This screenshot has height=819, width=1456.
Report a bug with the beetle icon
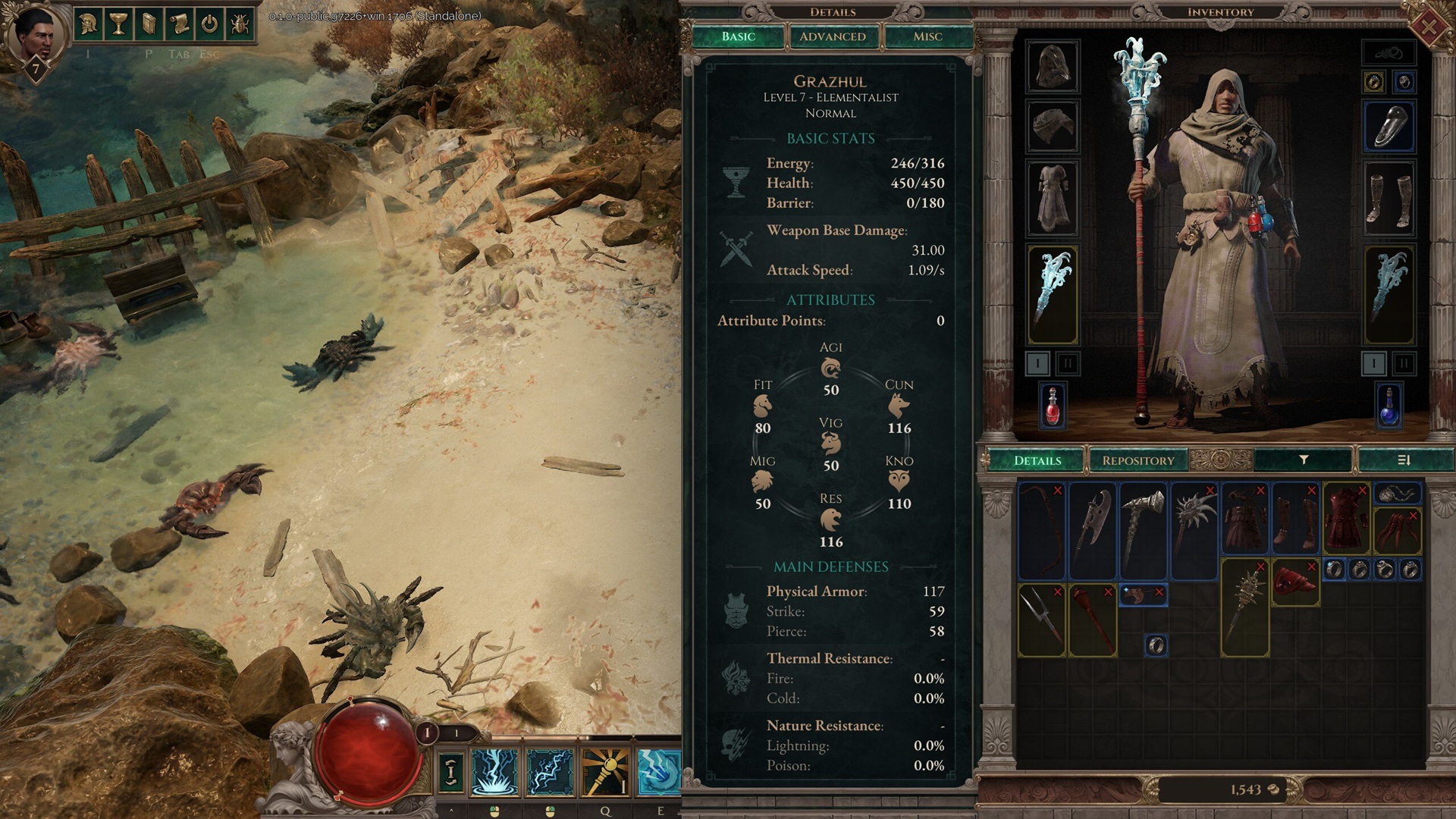[239, 24]
